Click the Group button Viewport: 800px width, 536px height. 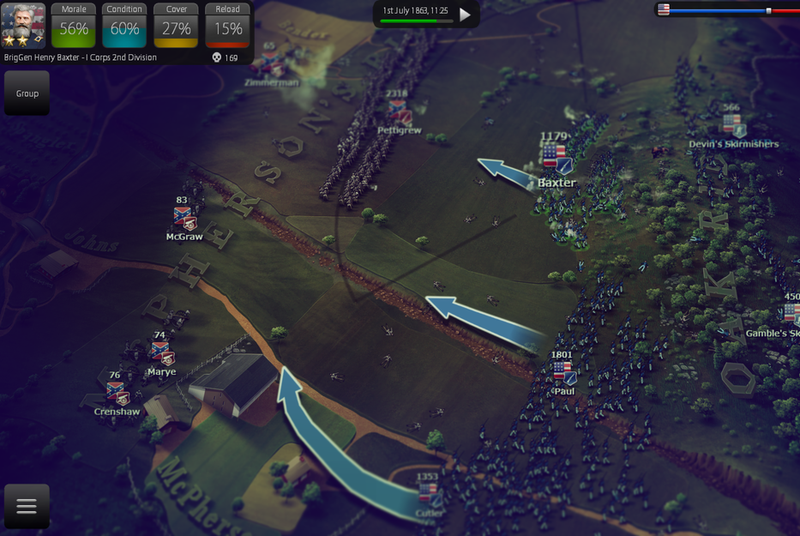coord(27,93)
